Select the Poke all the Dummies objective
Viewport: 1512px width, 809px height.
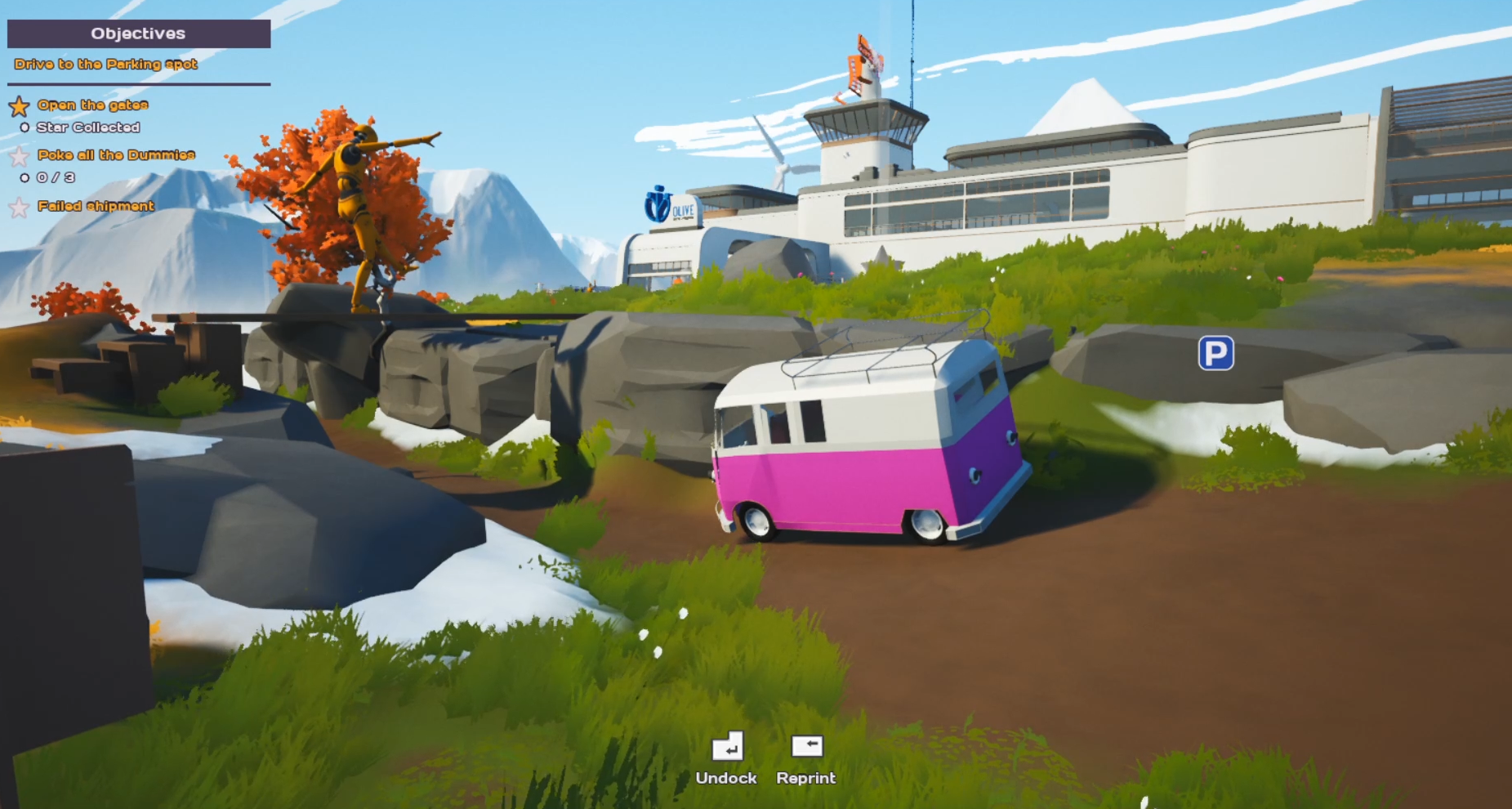pyautogui.click(x=116, y=154)
